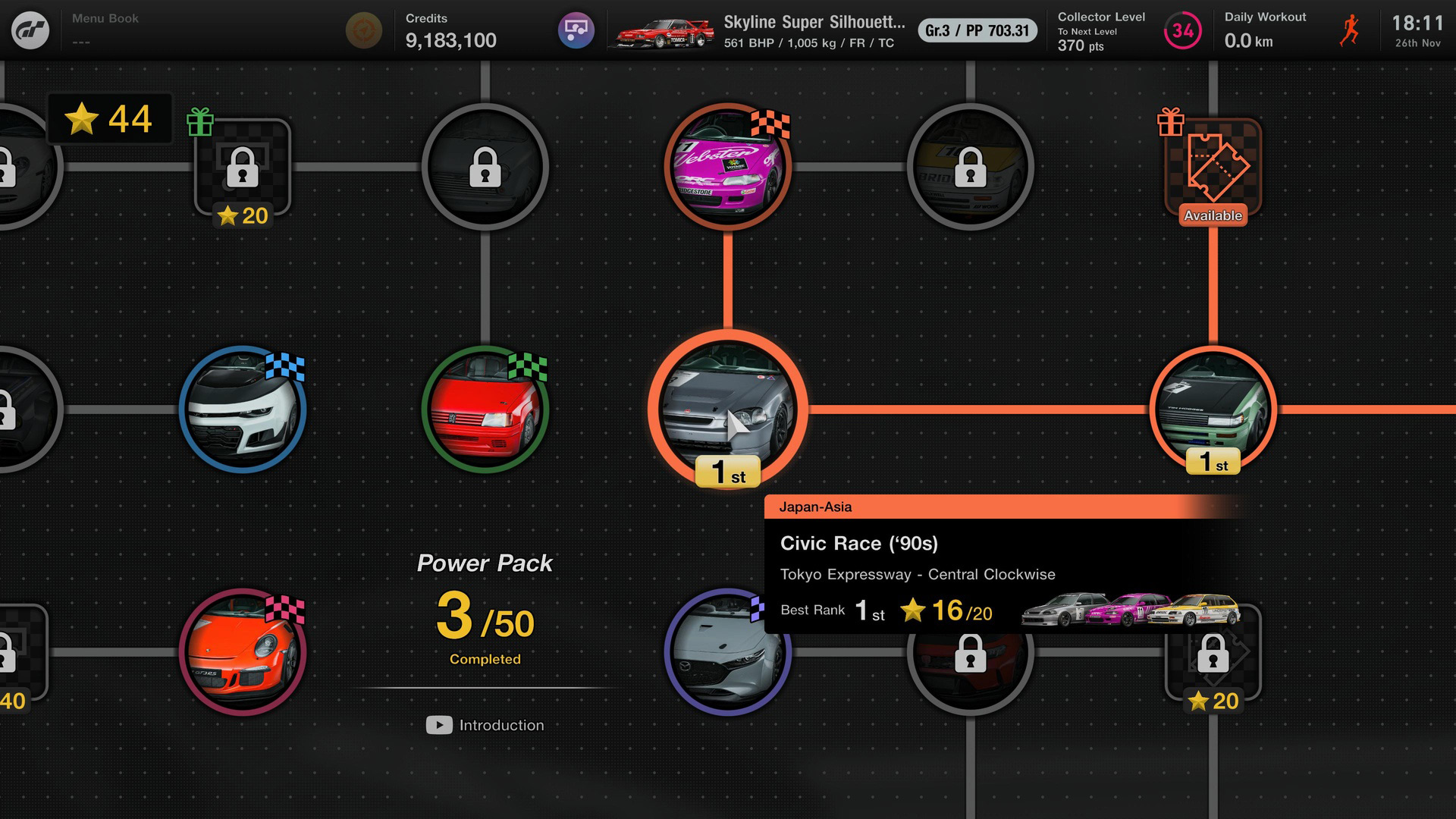Select the silver Civic Race '90s event
Image resolution: width=1456 pixels, height=819 pixels.
click(727, 408)
